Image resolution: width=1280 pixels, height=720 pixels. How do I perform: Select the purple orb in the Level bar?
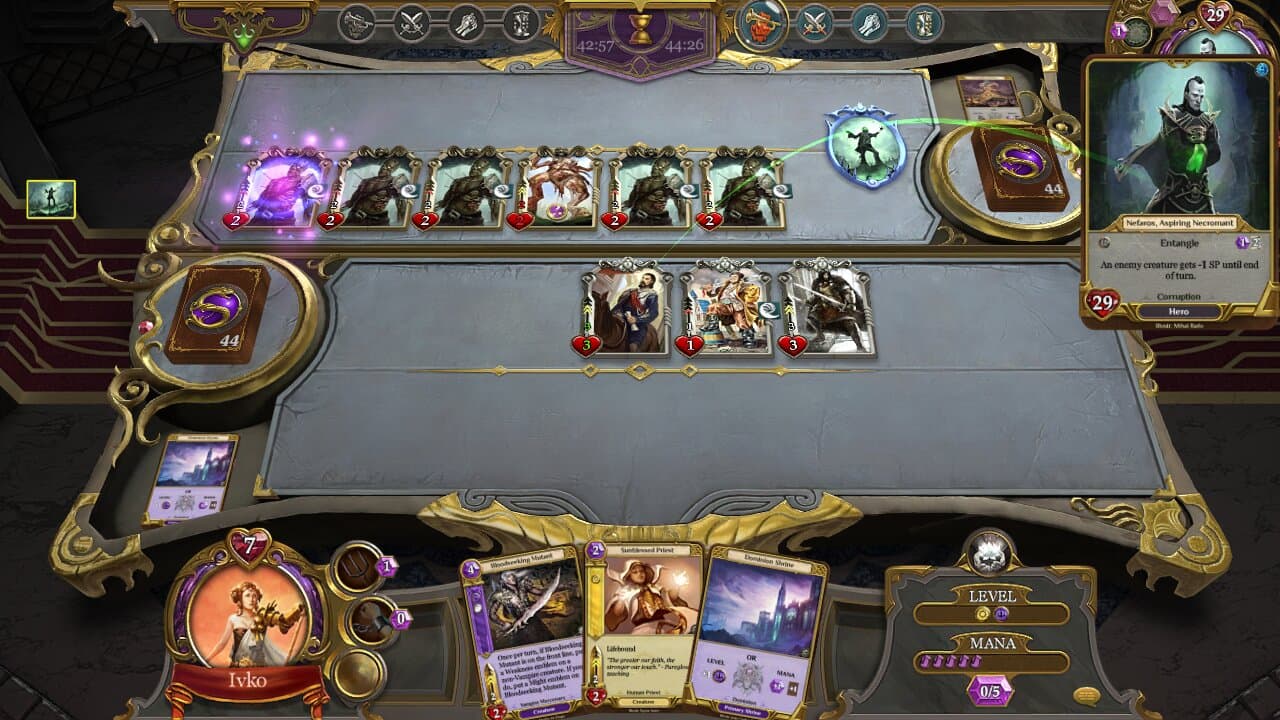pos(1000,614)
